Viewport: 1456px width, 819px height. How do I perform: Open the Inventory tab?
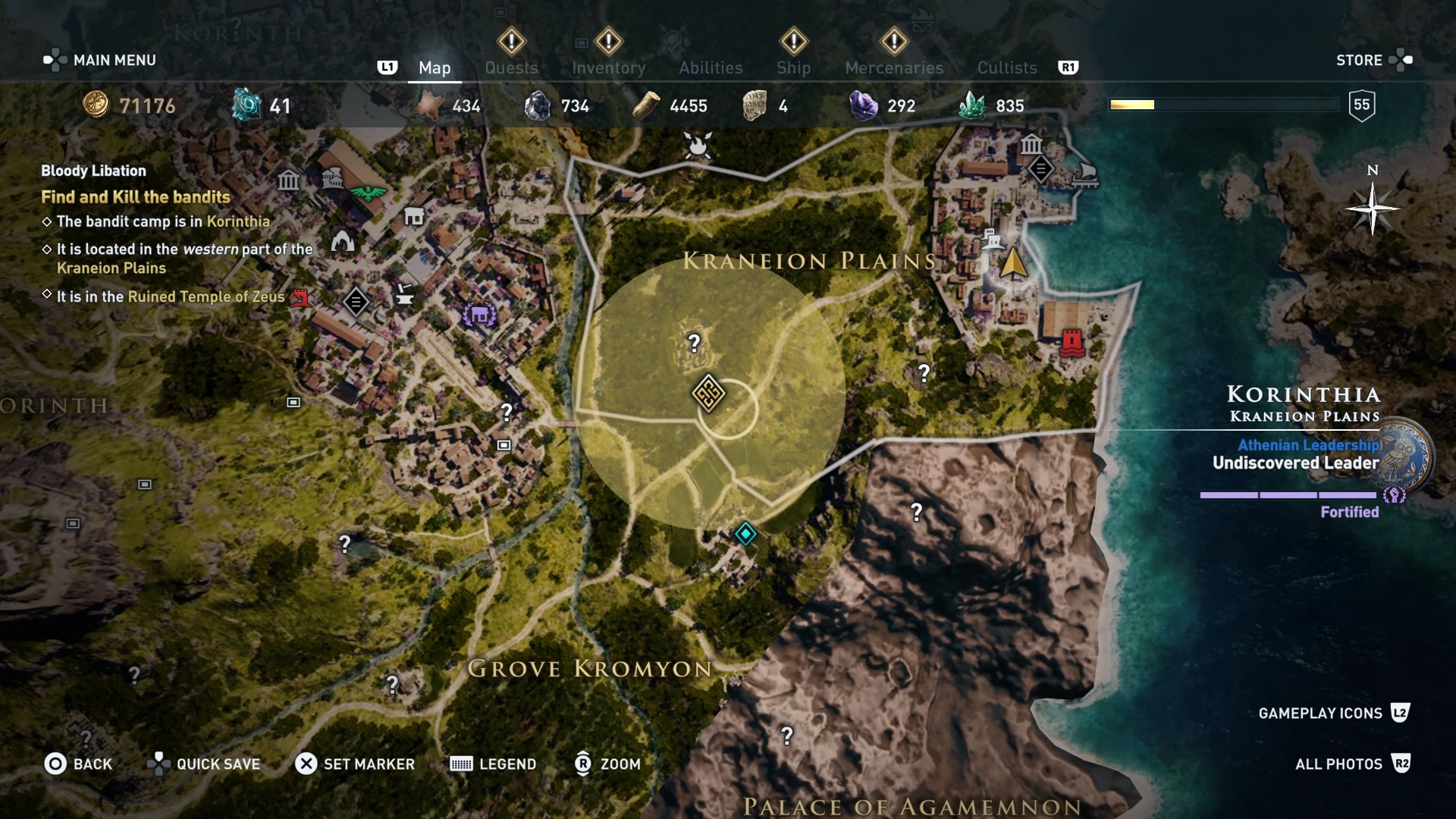[x=608, y=67]
